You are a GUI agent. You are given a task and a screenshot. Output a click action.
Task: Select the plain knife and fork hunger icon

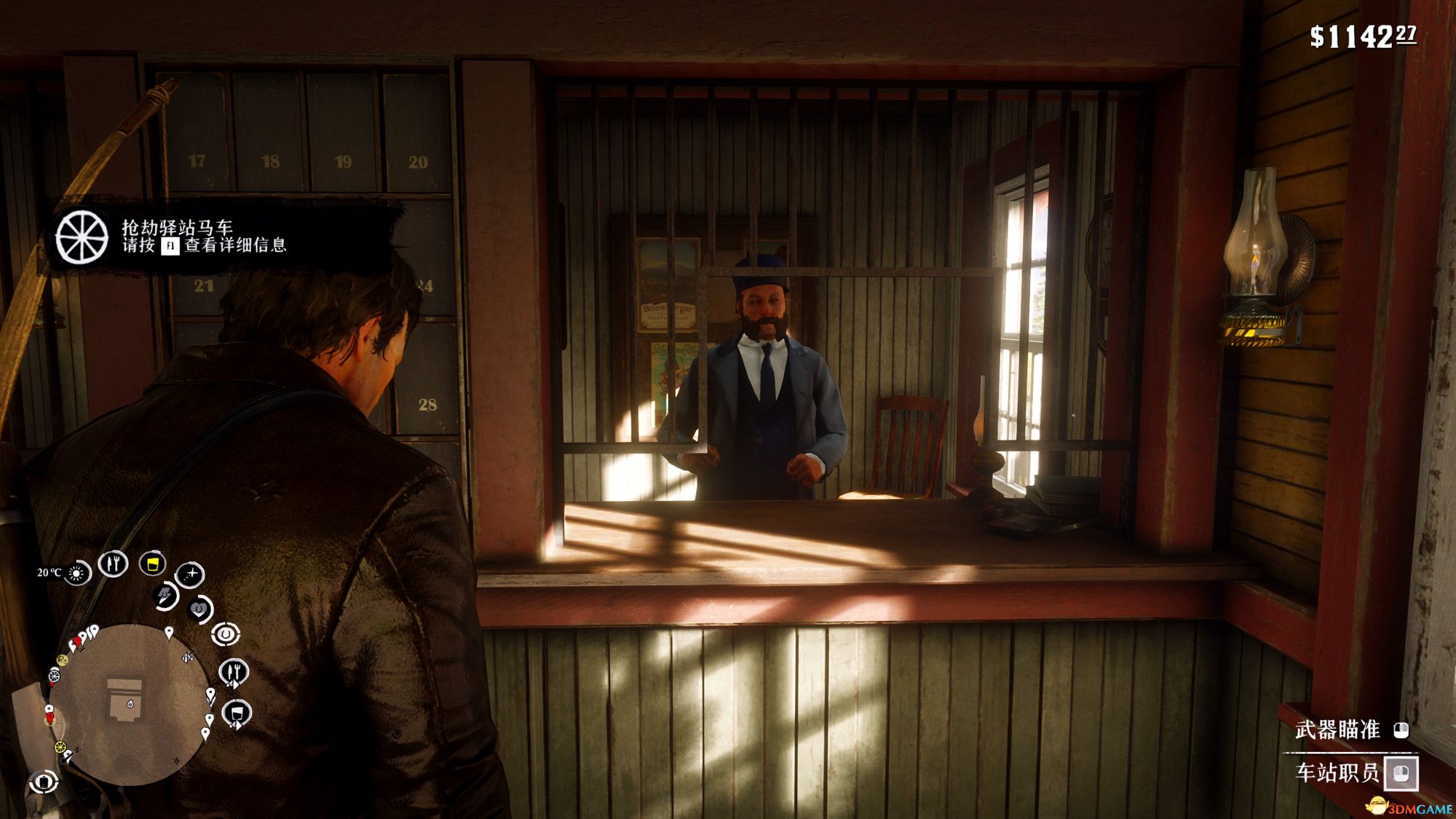[113, 563]
